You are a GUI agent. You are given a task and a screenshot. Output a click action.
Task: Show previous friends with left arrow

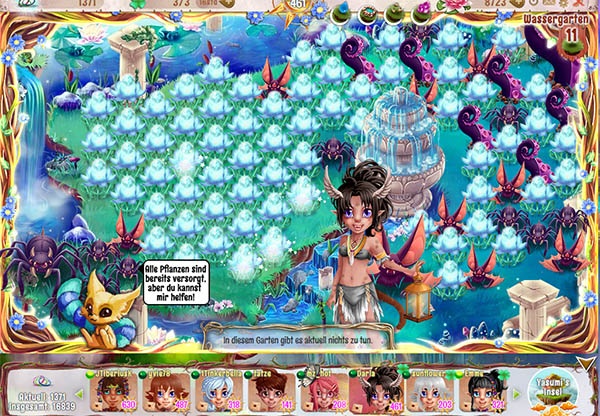point(78,393)
